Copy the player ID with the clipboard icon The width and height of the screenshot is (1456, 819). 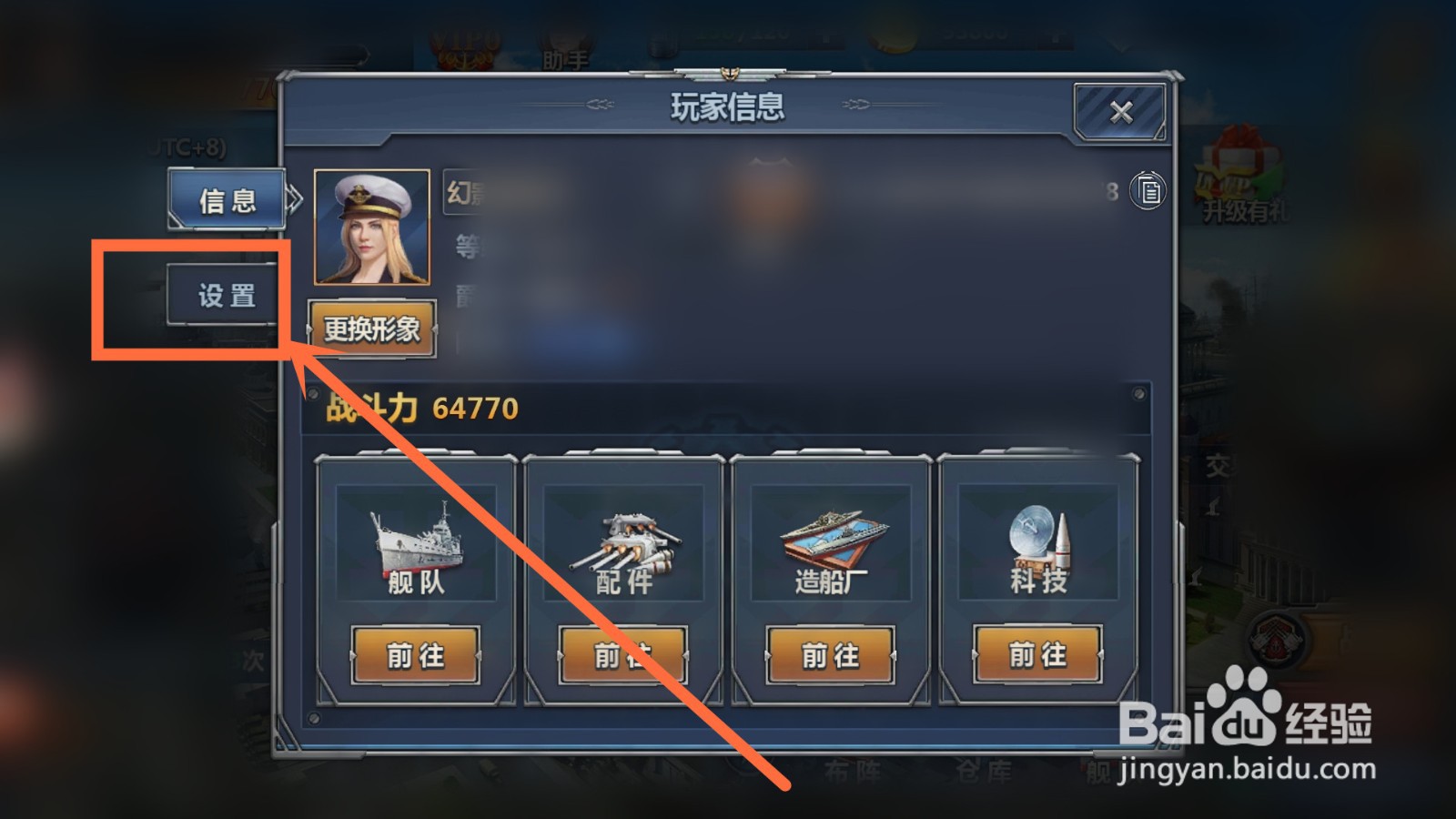(1148, 191)
